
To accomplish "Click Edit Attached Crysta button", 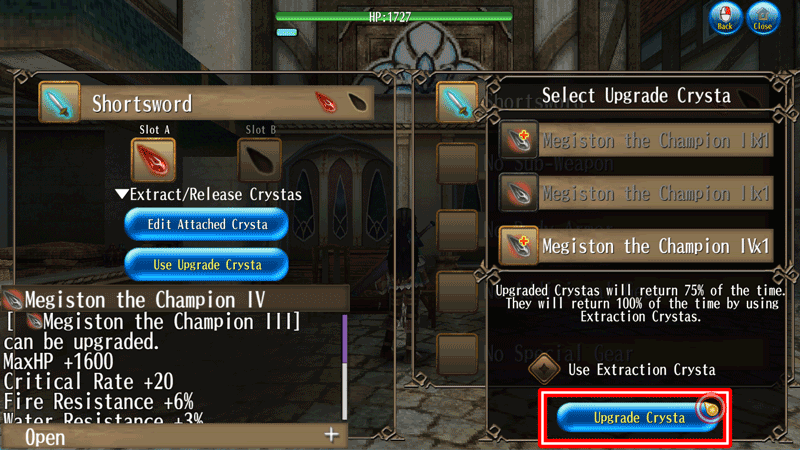I will coord(207,224).
